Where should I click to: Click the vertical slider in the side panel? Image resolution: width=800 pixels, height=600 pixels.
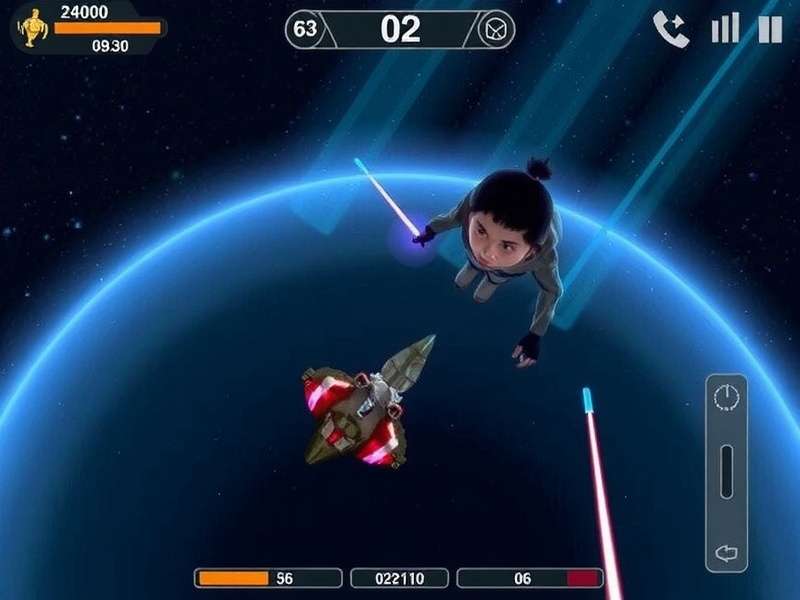click(x=726, y=470)
